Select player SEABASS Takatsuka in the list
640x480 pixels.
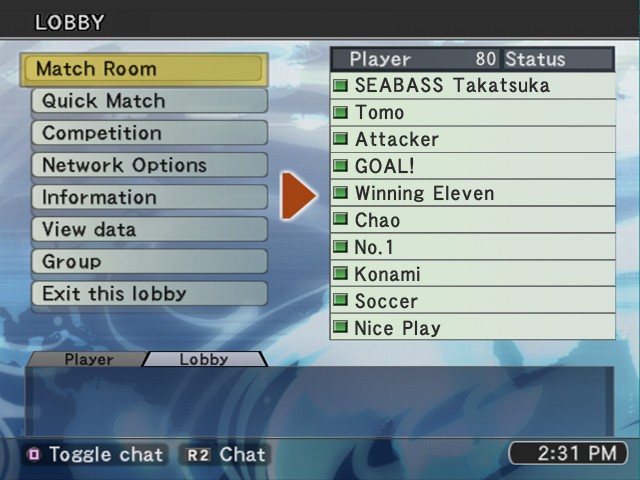[472, 86]
